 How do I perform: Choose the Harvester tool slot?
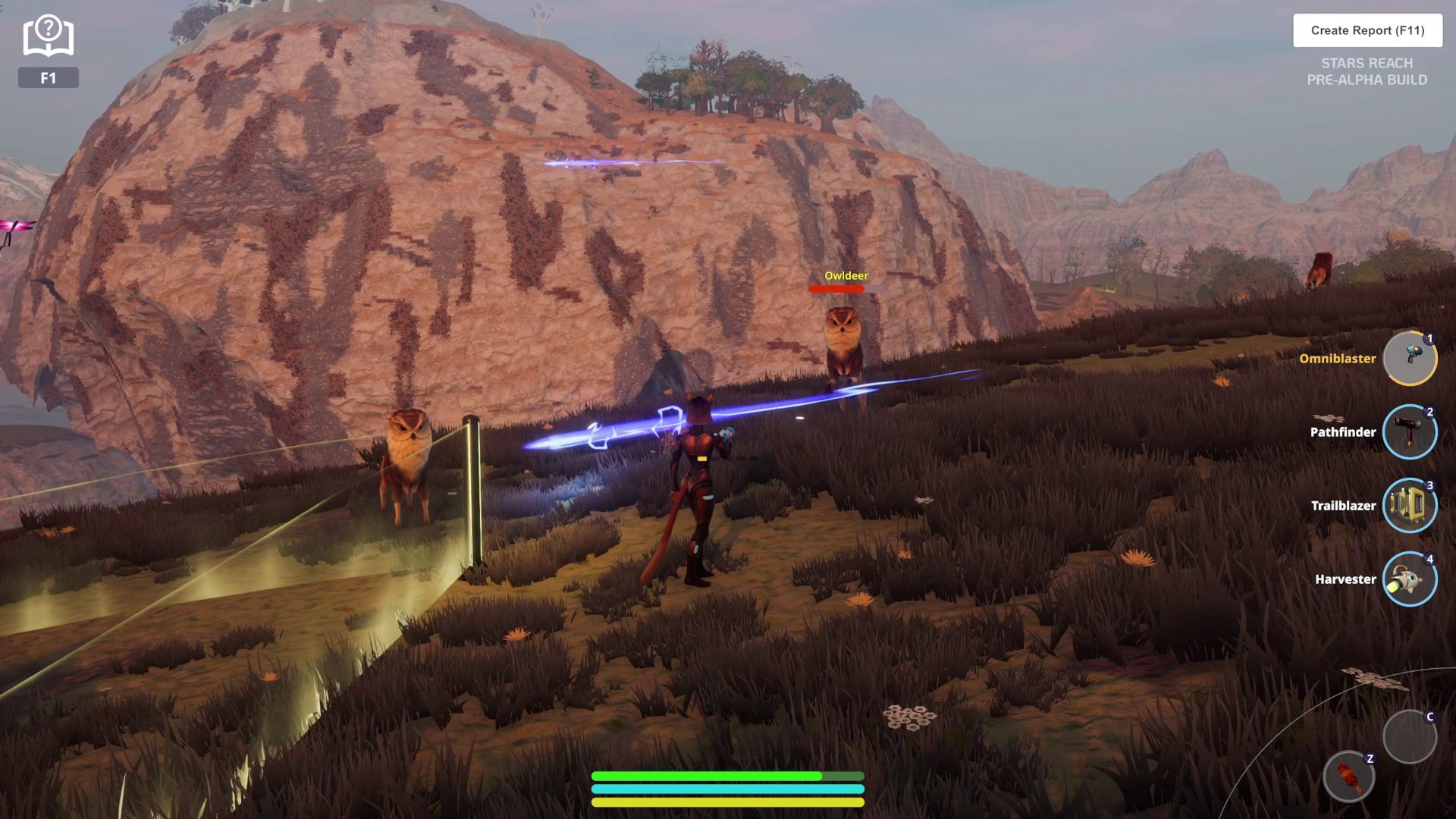click(1409, 579)
